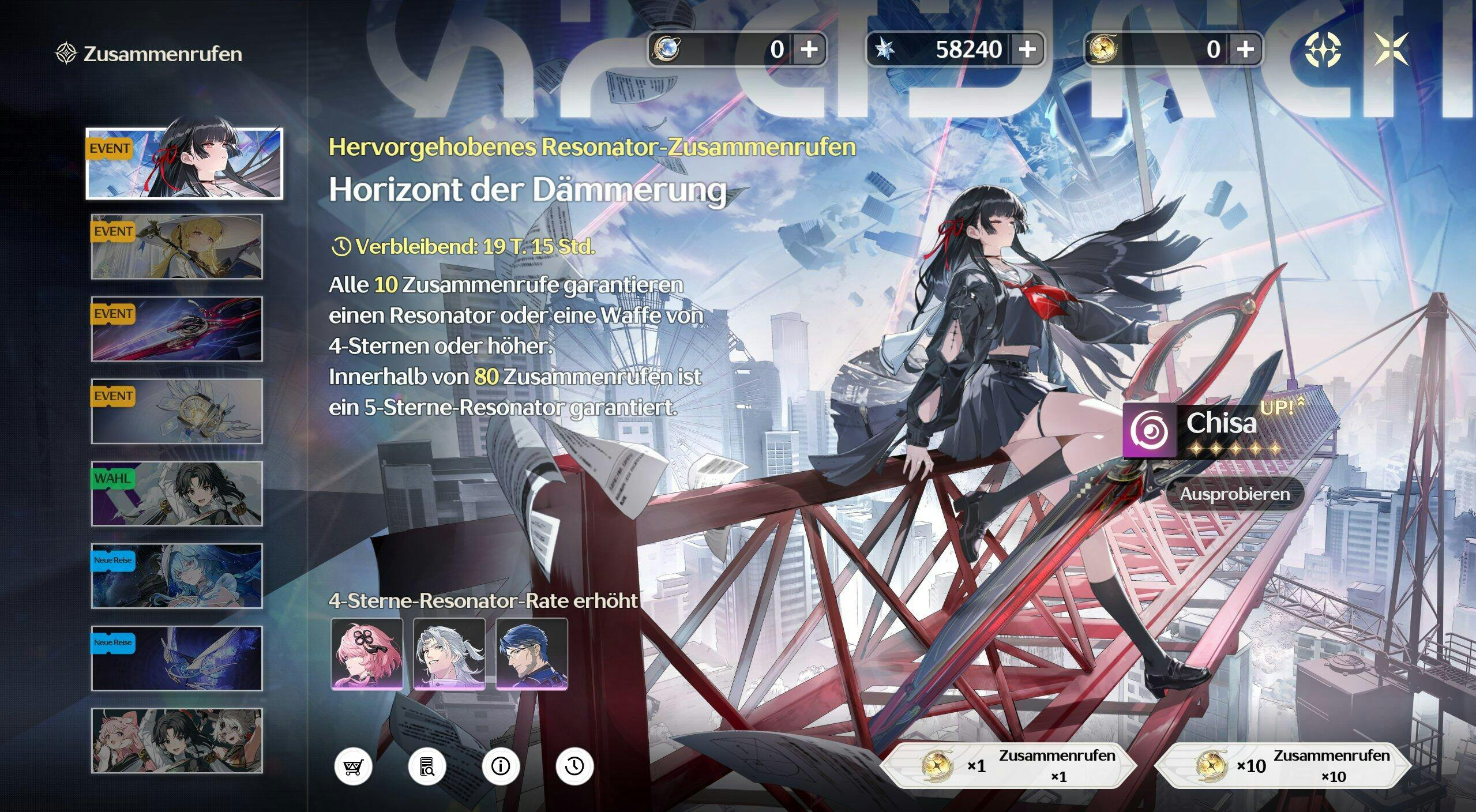This screenshot has width=1476, height=812.
Task: Summon once with Zusammenrufen ×1
Action: click(1008, 766)
